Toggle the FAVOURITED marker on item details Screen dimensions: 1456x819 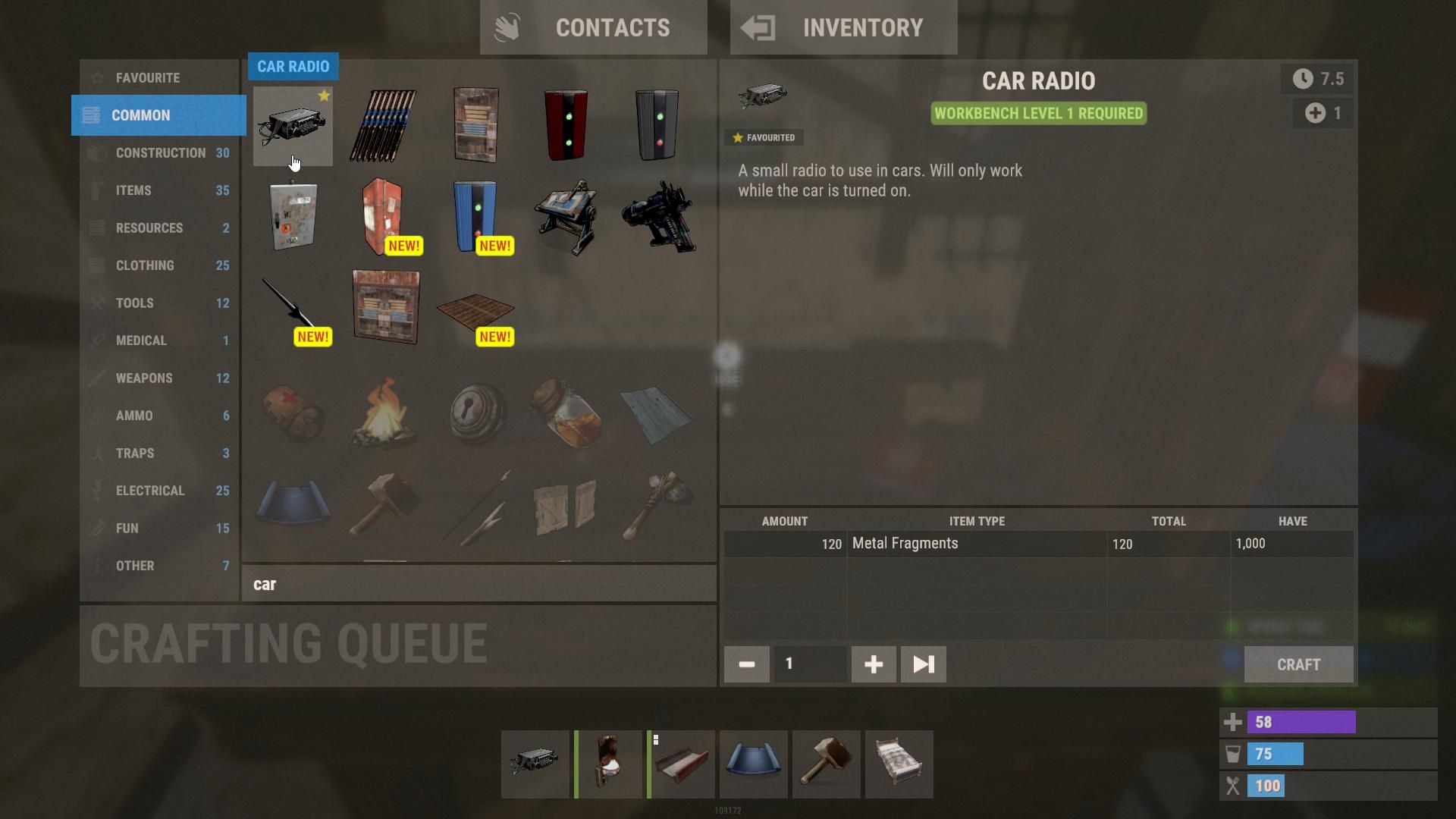tap(763, 137)
